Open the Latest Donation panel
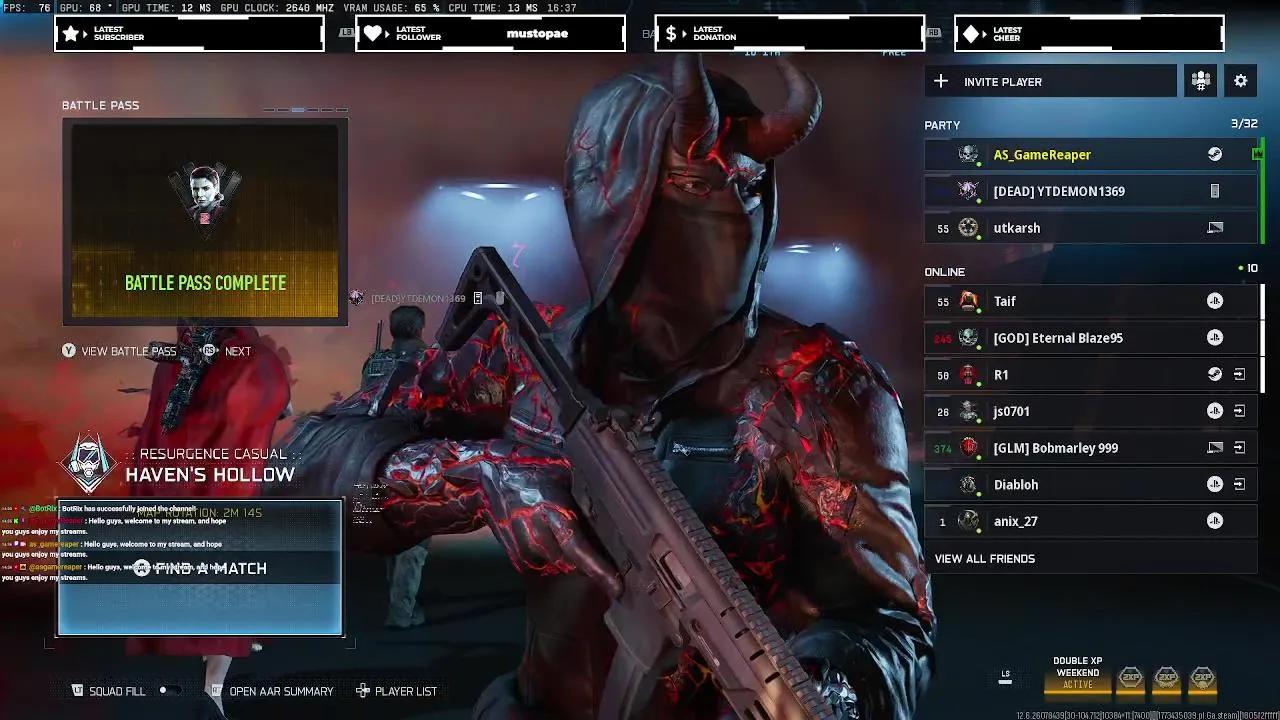The height and width of the screenshot is (720, 1280). [x=789, y=33]
